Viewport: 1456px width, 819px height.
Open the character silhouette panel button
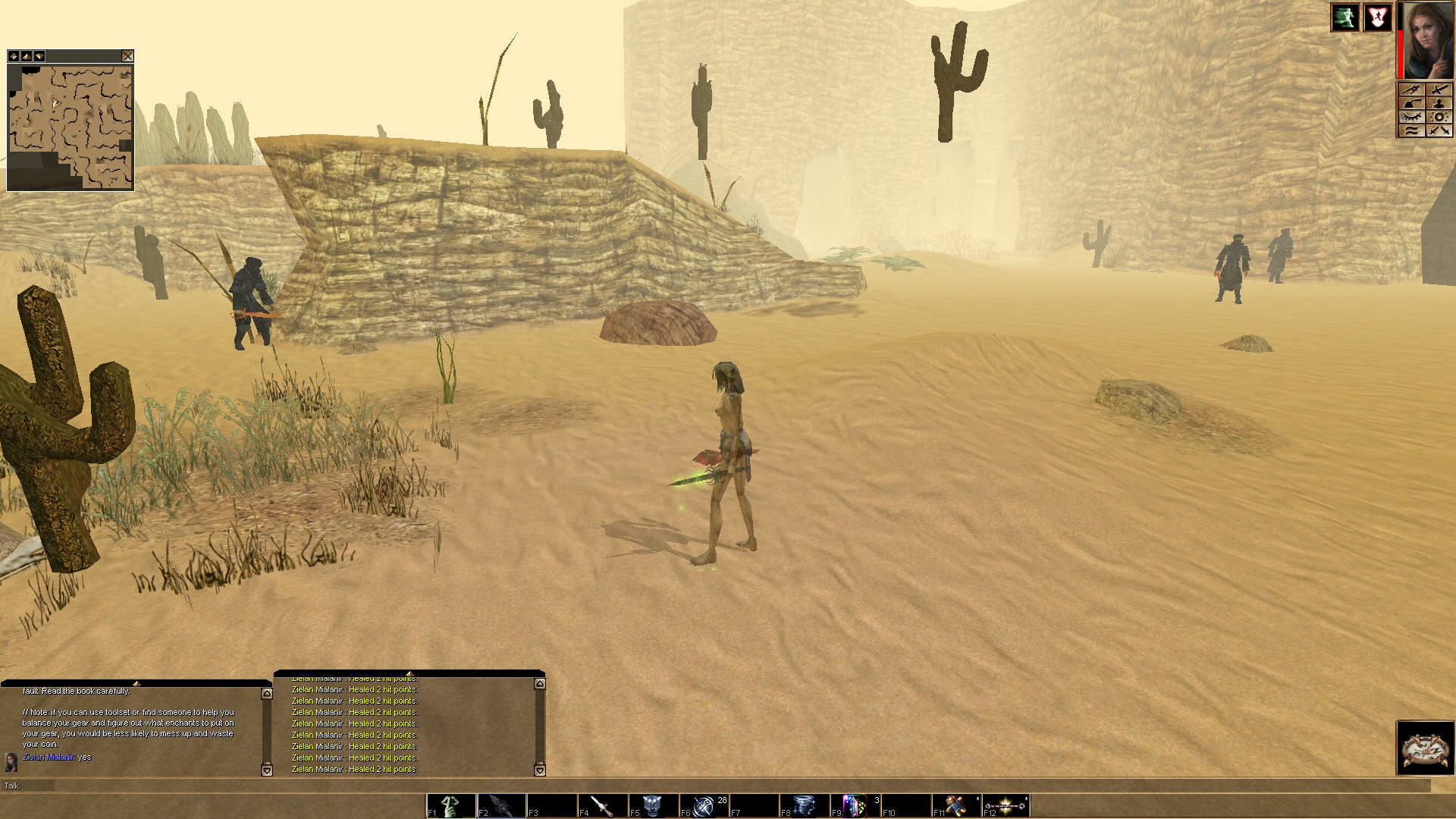[1439, 103]
